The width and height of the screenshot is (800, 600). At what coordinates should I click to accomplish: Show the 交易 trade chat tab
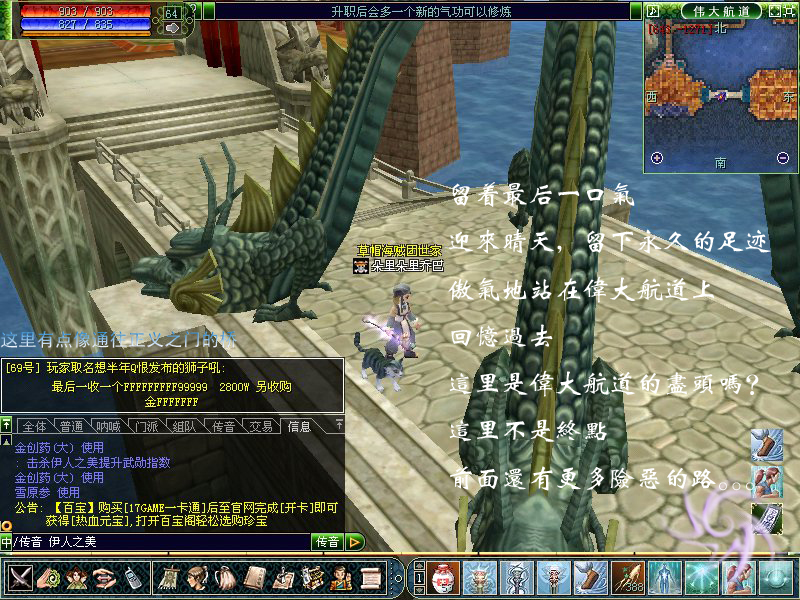(262, 426)
